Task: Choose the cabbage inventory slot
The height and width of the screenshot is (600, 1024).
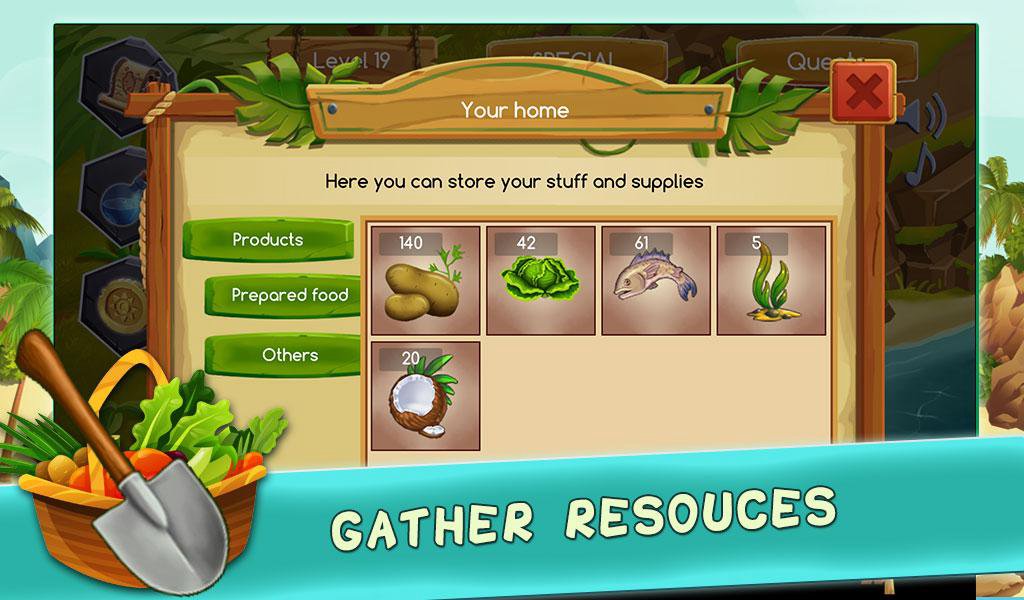Action: coord(541,281)
